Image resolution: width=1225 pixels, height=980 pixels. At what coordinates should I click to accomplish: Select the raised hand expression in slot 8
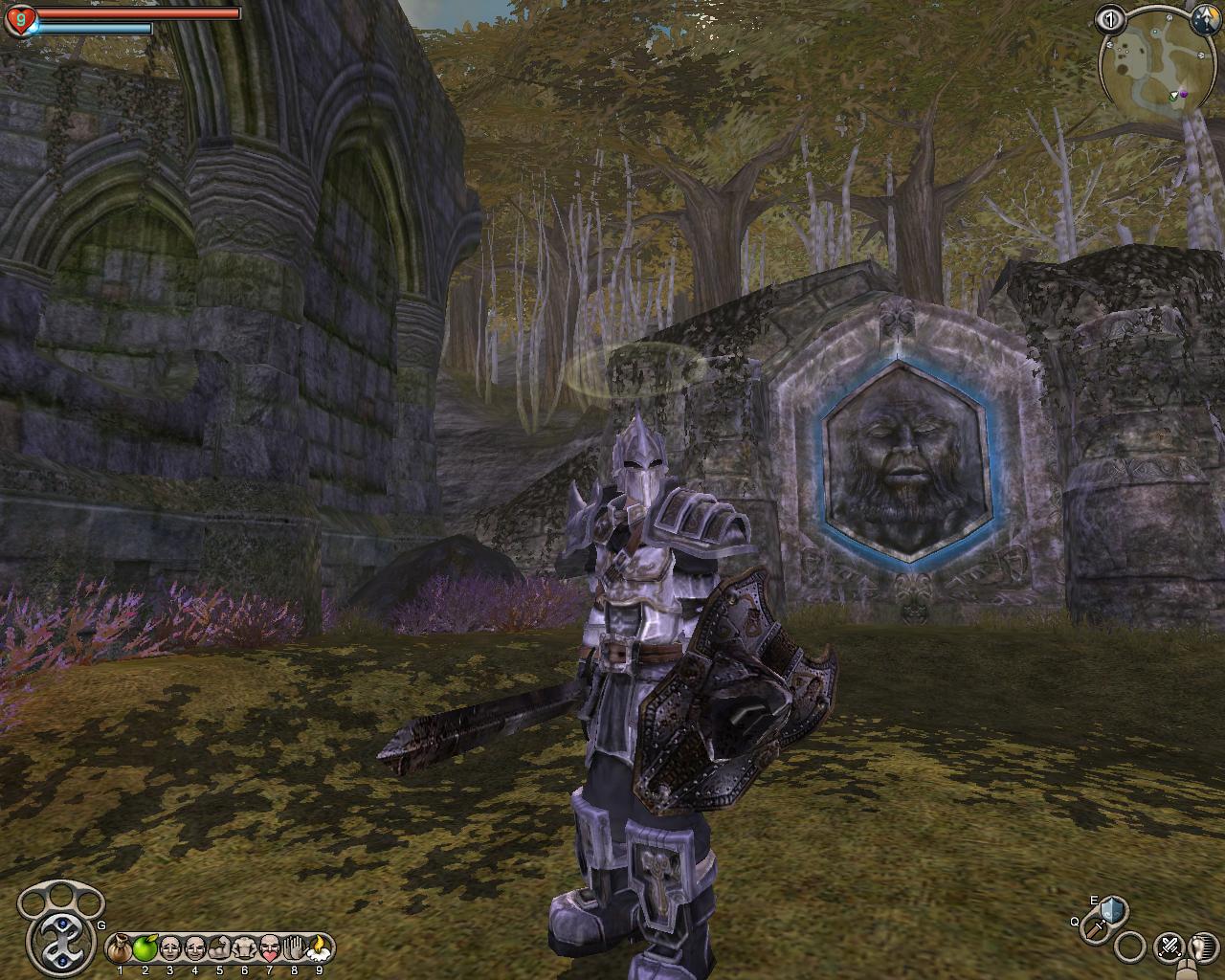pyautogui.click(x=295, y=948)
